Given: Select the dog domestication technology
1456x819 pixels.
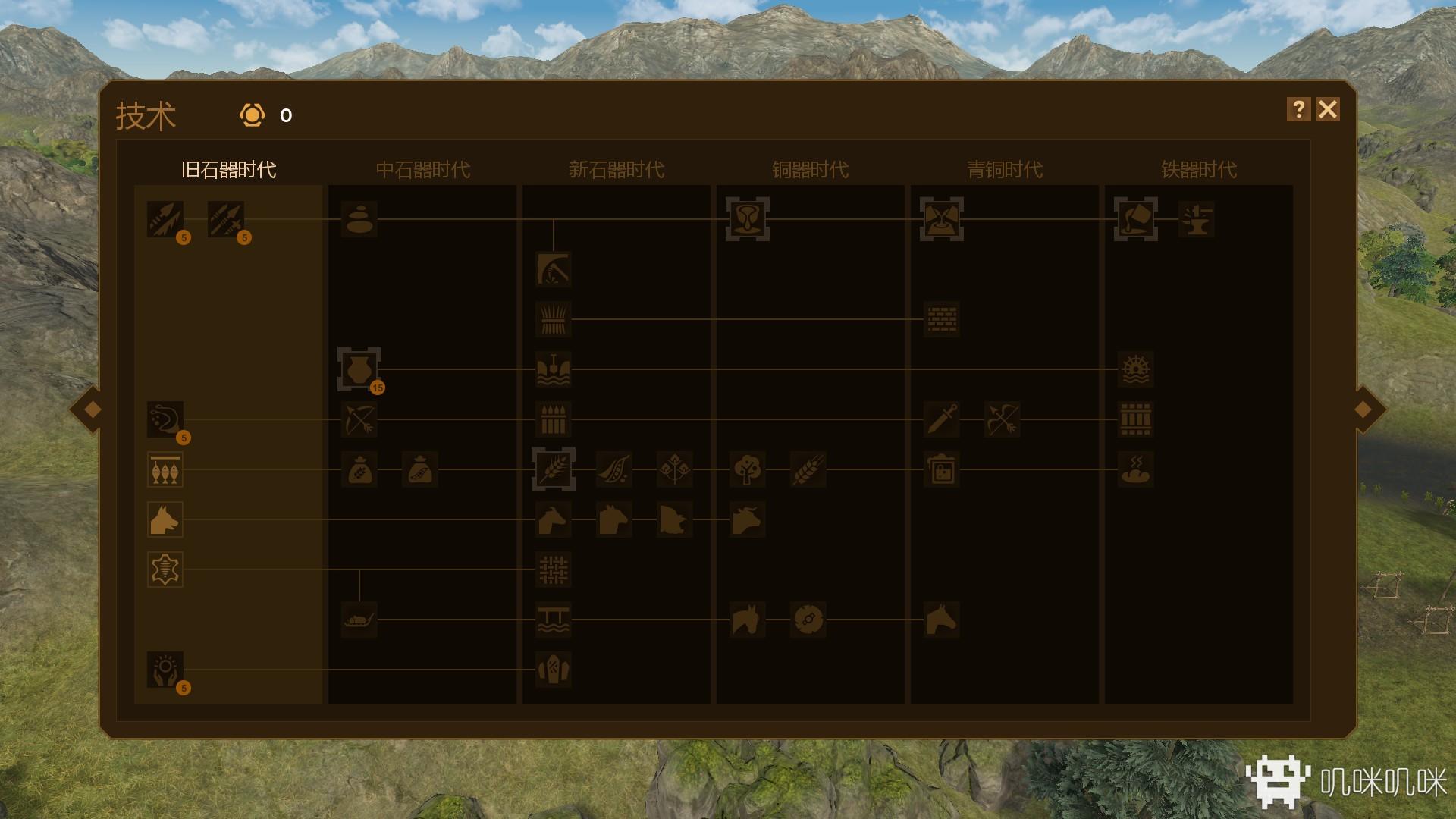Looking at the screenshot, I should click(165, 519).
